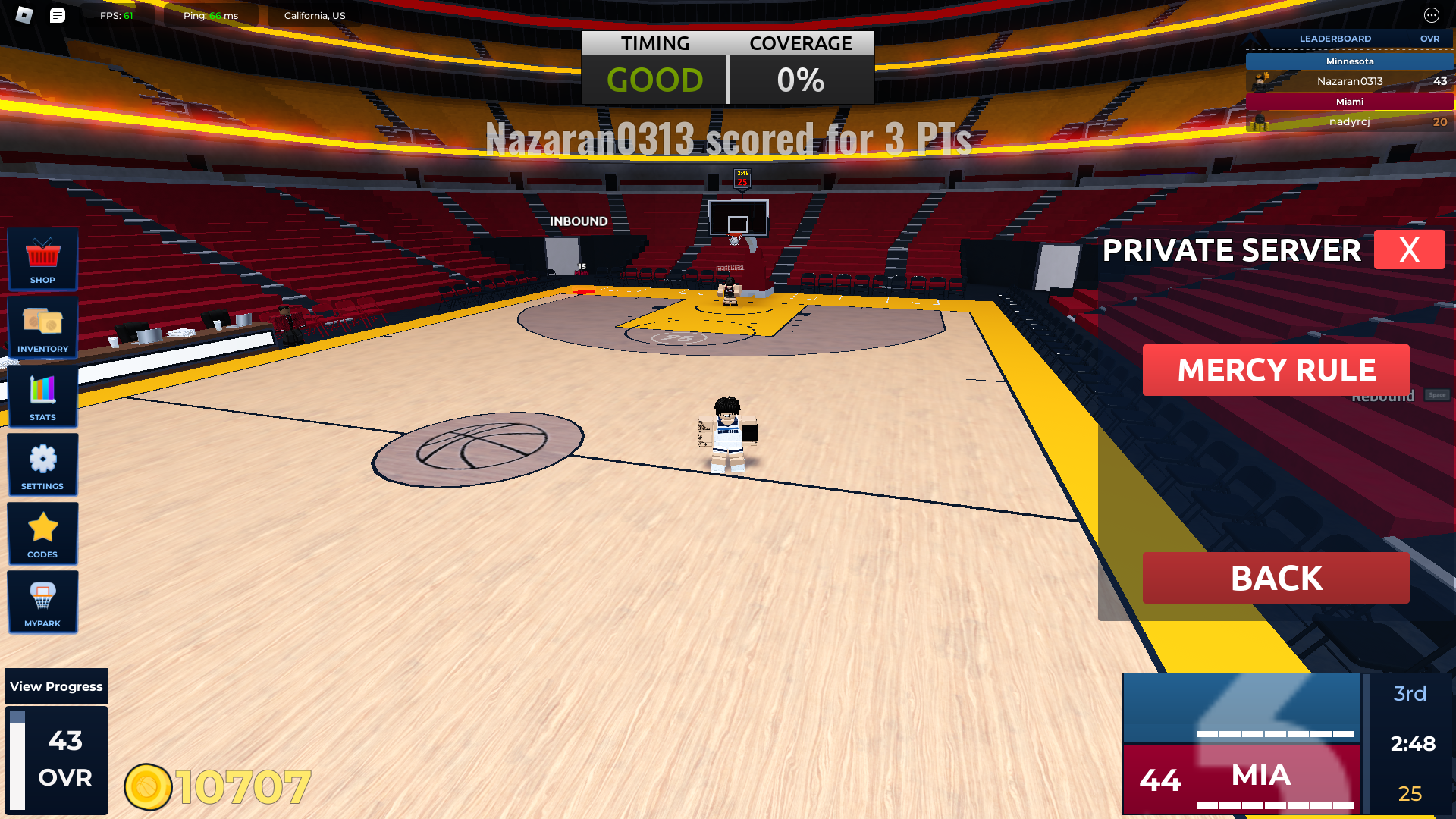The height and width of the screenshot is (819, 1456).
Task: Open the Inventory panel
Action: [42, 328]
